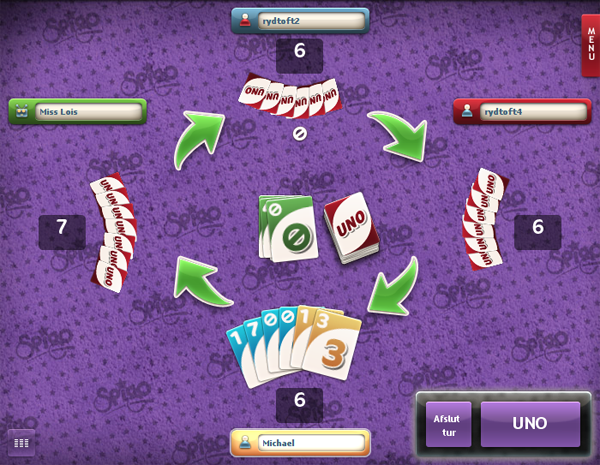This screenshot has width=600, height=465.
Task: Open the grid icon panel button
Action: (x=21, y=442)
